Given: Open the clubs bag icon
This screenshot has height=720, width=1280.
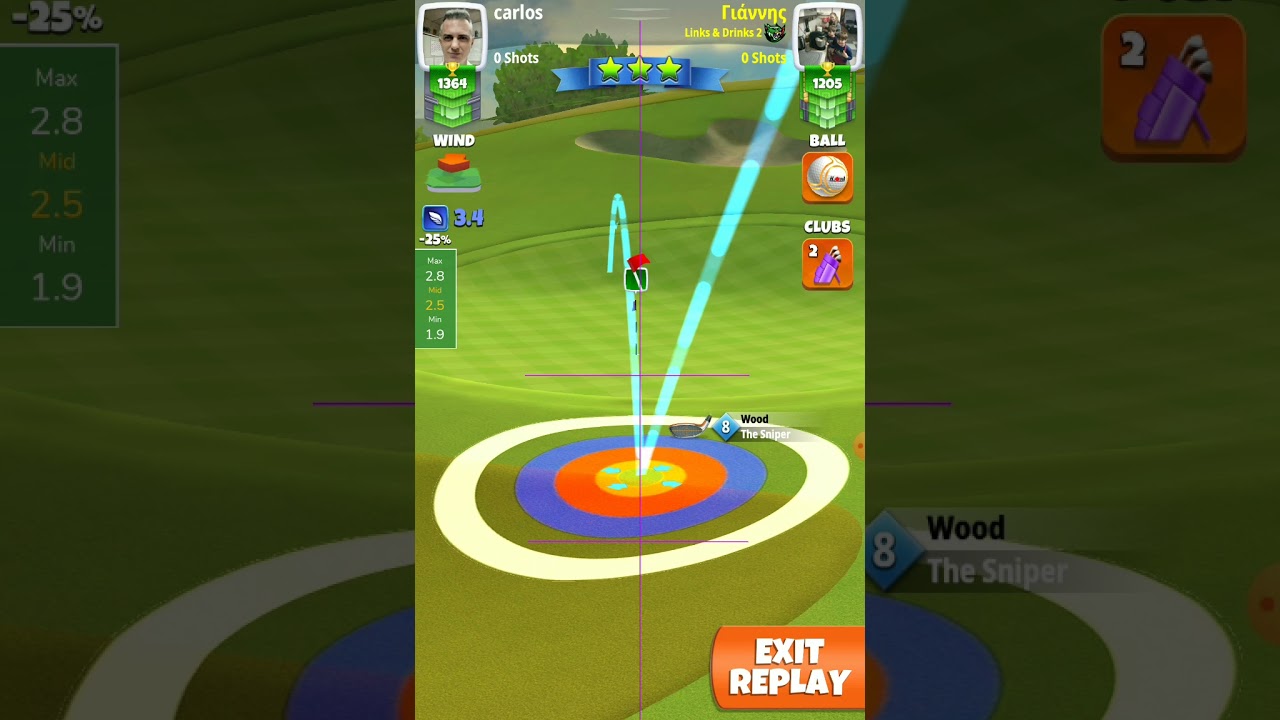Looking at the screenshot, I should click(x=827, y=264).
